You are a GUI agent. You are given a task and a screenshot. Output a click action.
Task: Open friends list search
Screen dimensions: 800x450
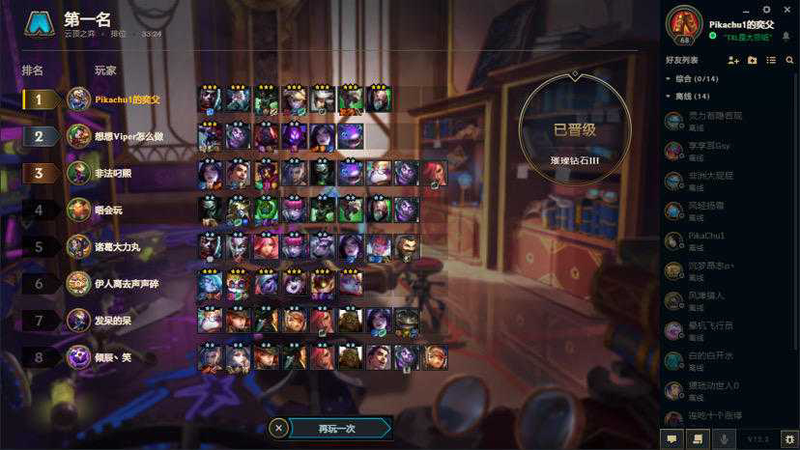tap(789, 61)
